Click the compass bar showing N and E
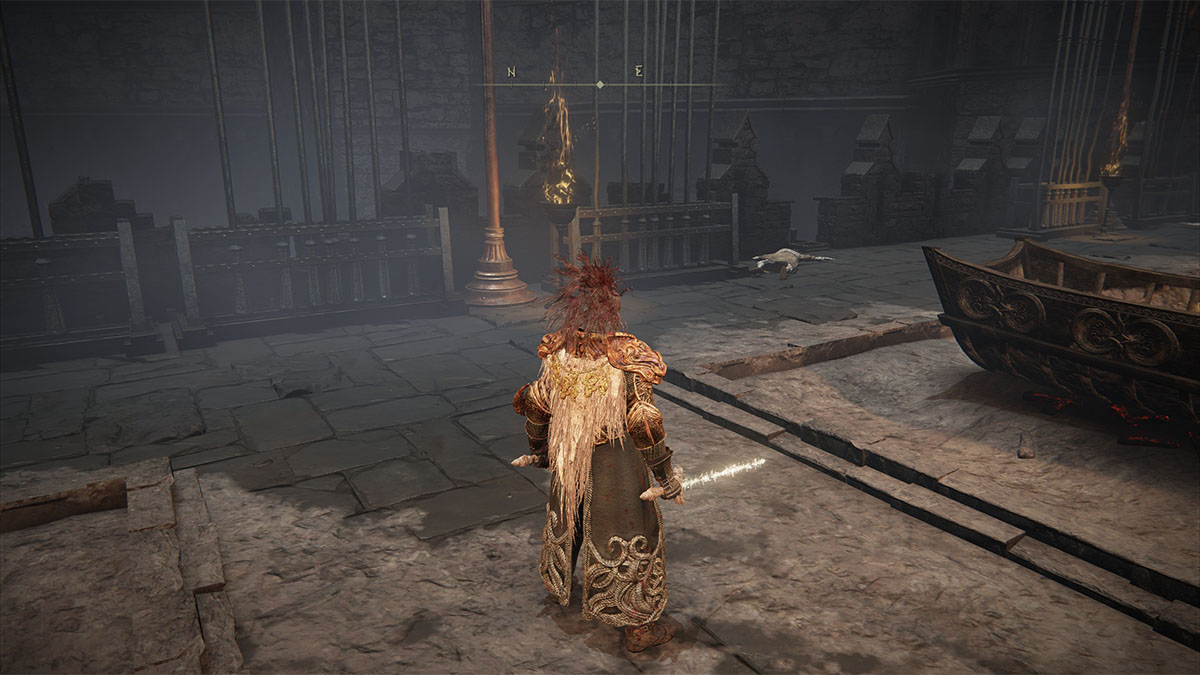1200x675 pixels. (599, 84)
